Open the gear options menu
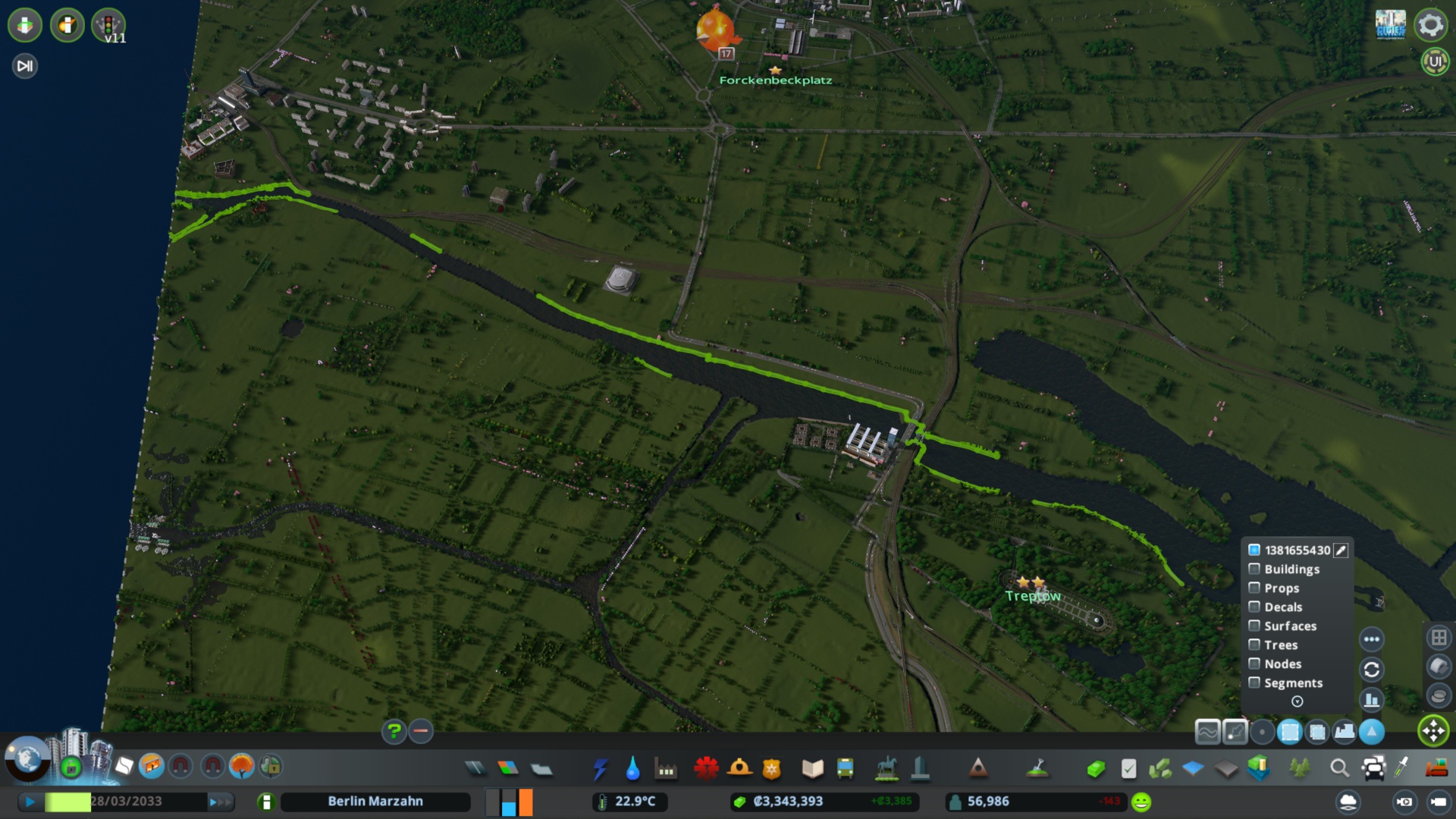 pyautogui.click(x=1430, y=25)
